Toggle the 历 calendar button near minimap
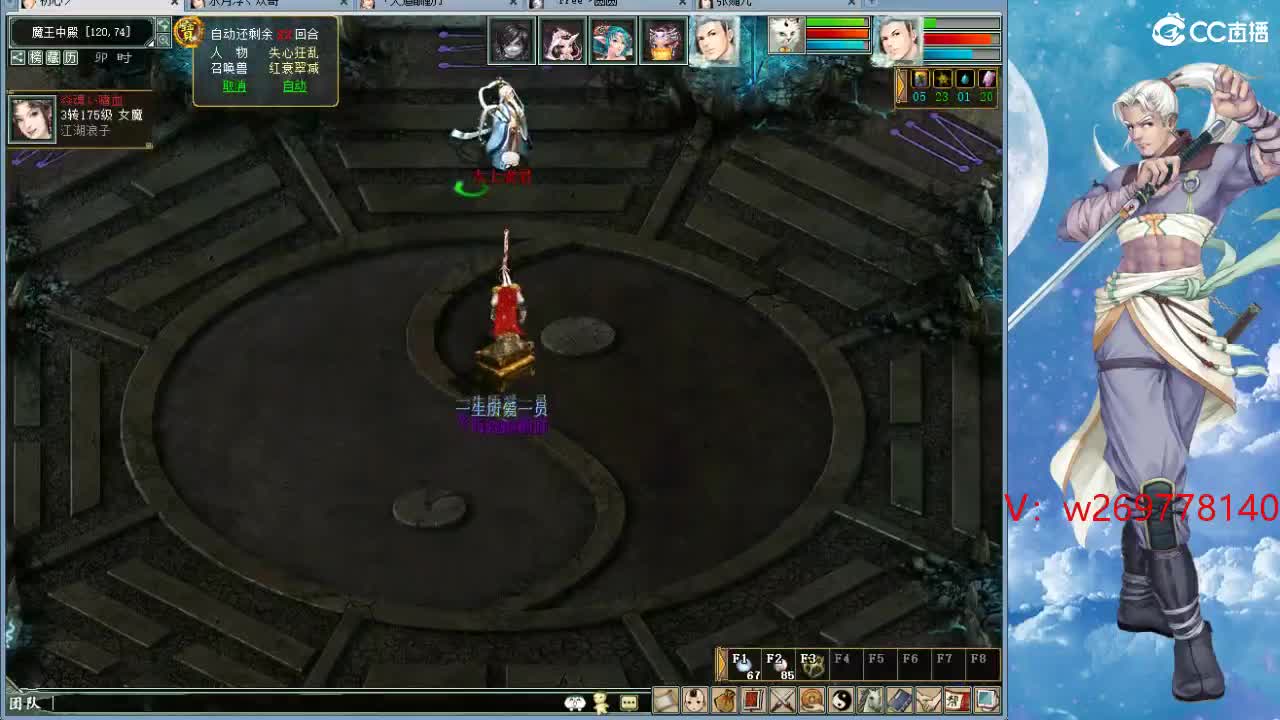 70,57
